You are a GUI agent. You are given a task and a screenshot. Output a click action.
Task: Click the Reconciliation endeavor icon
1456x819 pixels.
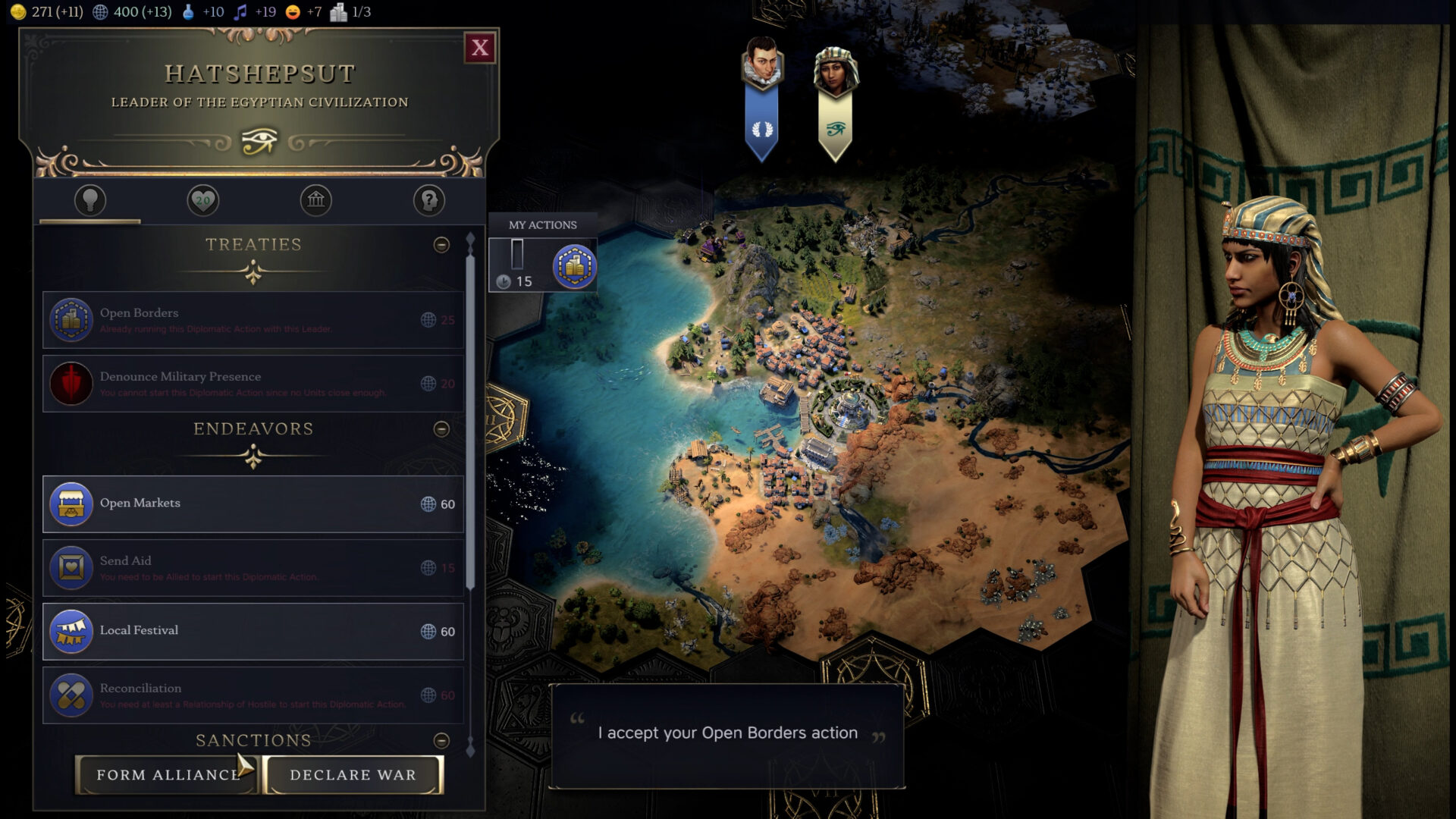[71, 694]
